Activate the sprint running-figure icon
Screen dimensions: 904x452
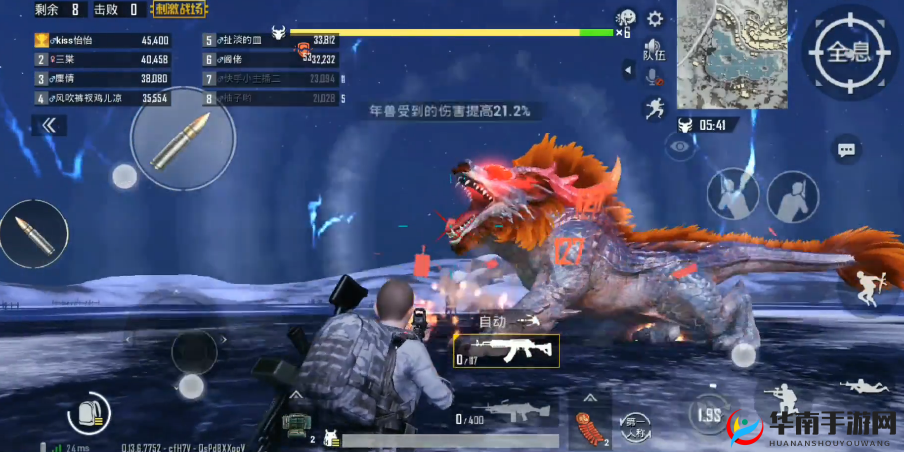(x=654, y=108)
